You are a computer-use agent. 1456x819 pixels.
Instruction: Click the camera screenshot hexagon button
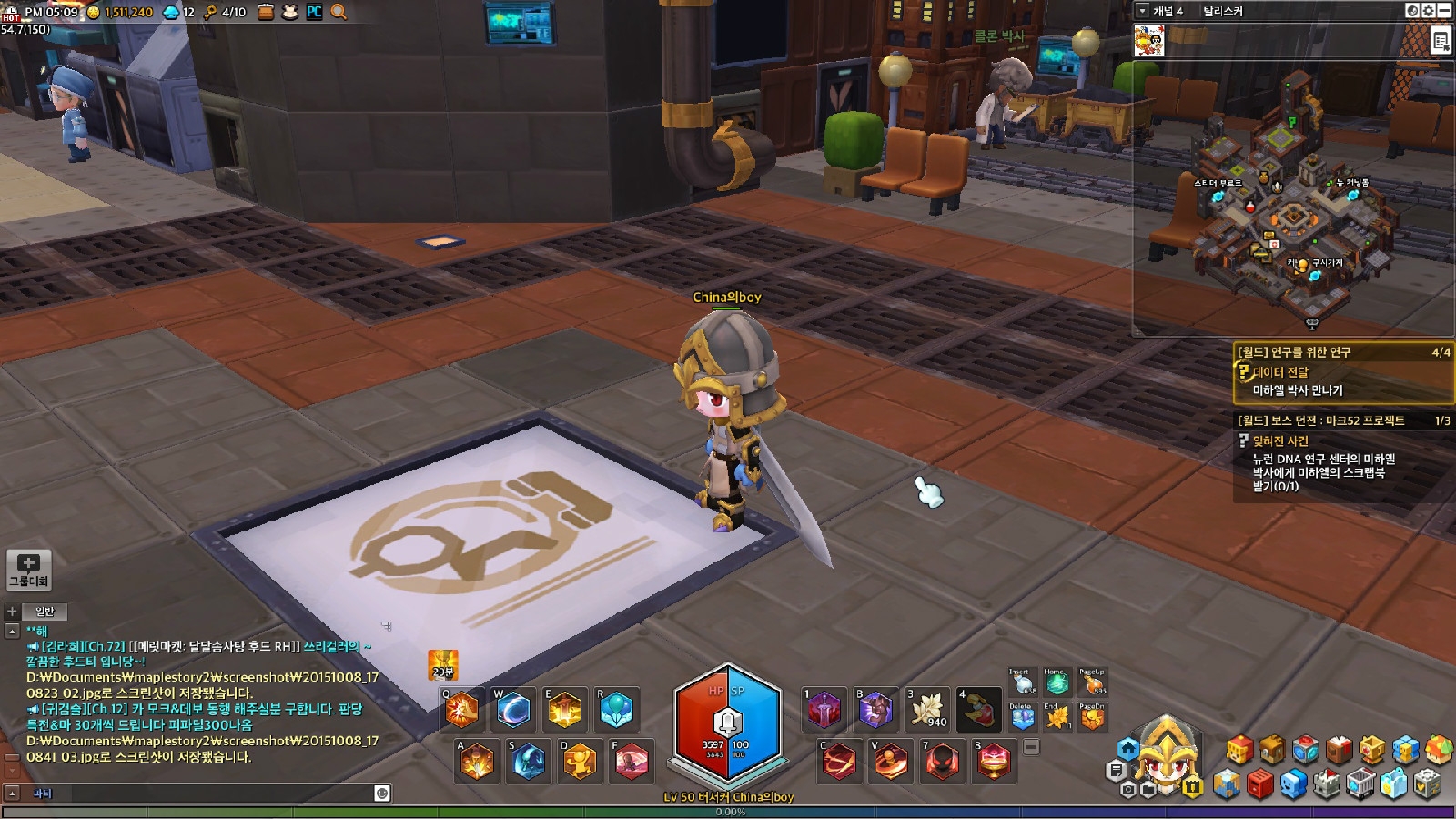[x=1128, y=790]
